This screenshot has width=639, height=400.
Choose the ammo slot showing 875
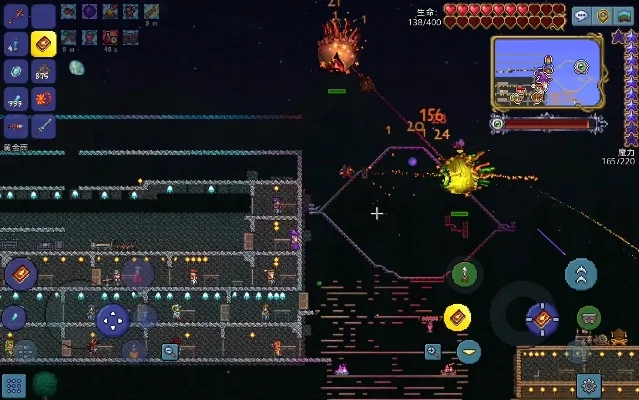(43, 71)
